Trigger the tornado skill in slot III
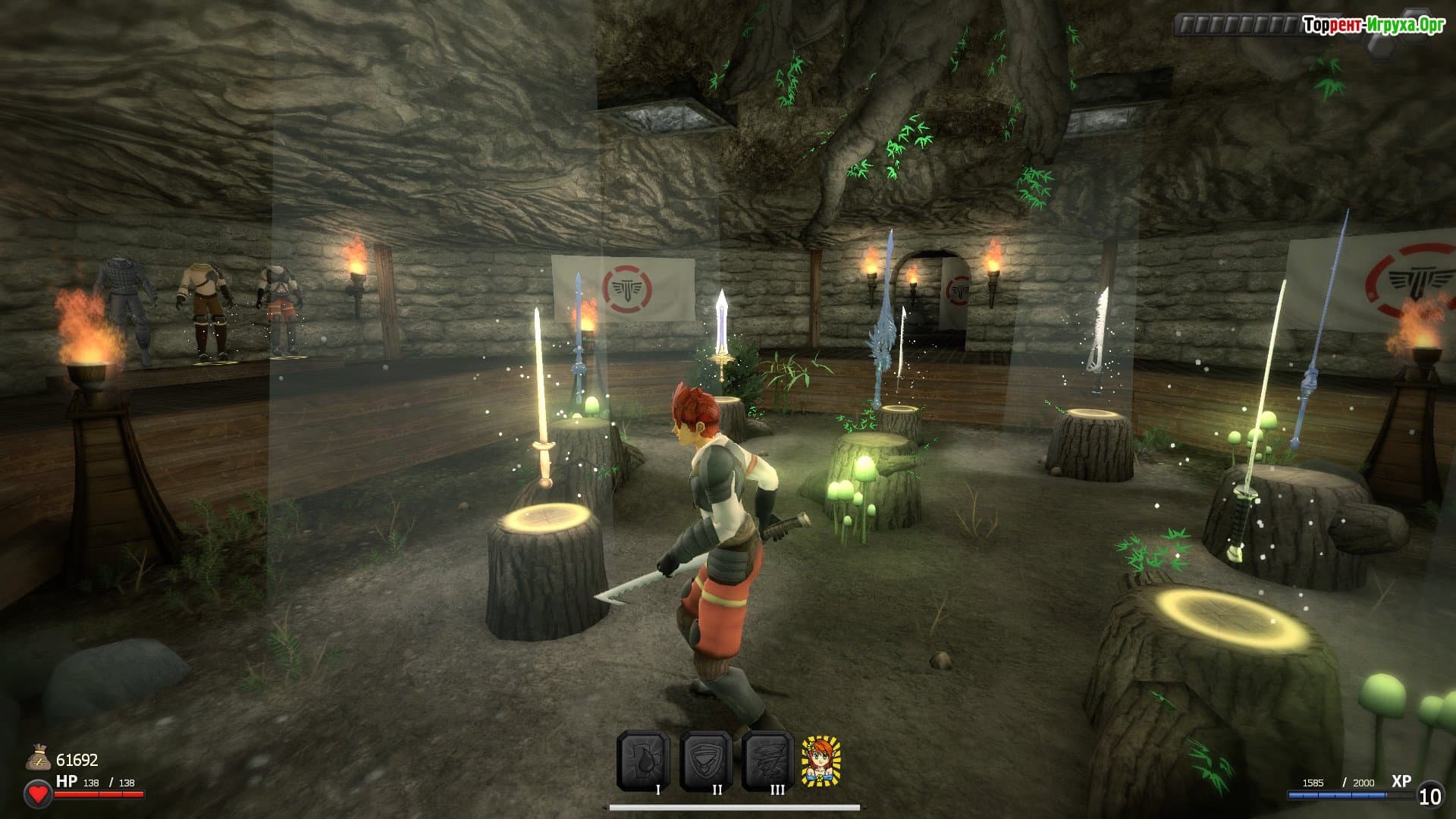This screenshot has width=1456, height=819. [x=767, y=760]
